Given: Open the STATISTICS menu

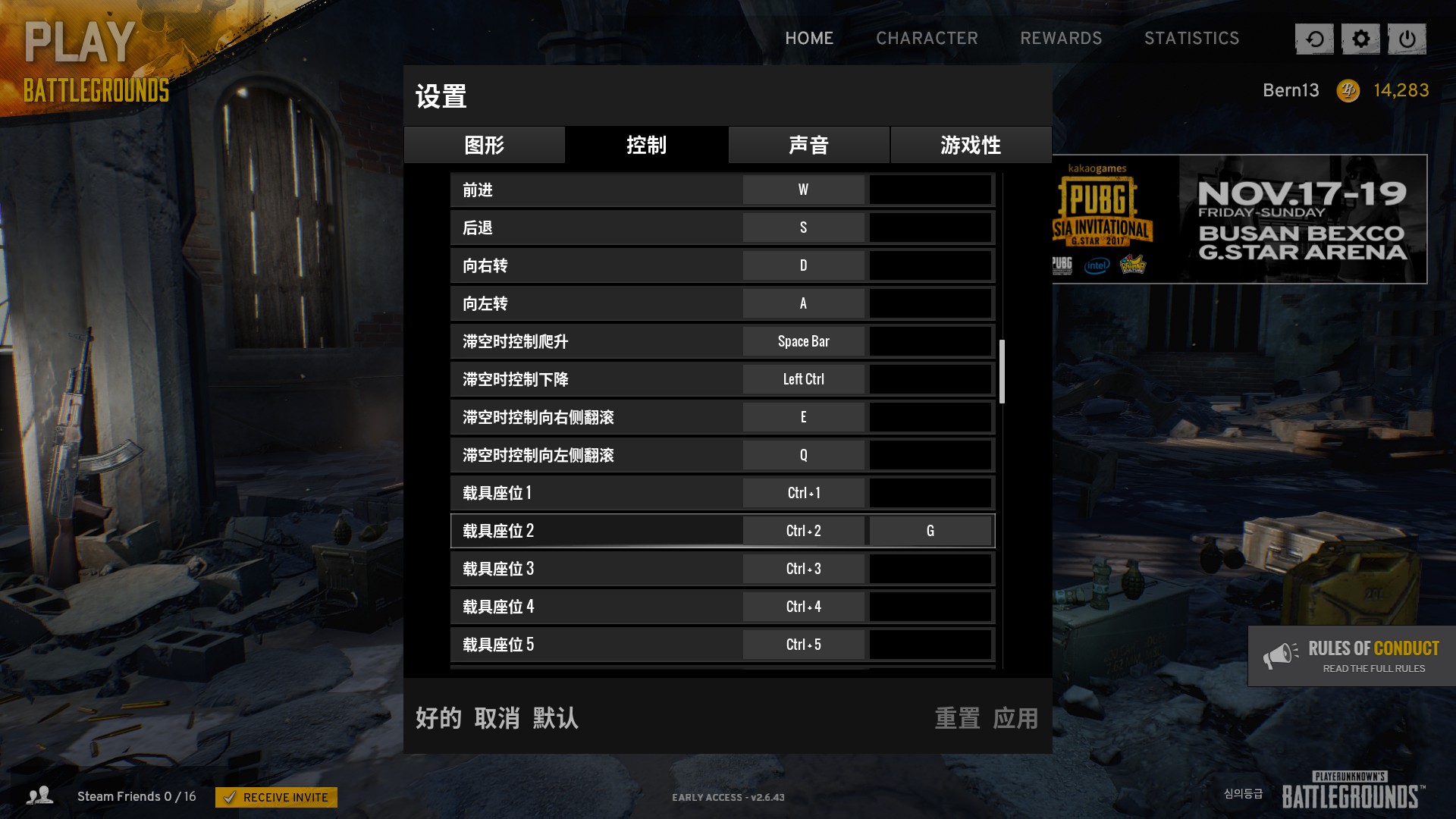Looking at the screenshot, I should [1192, 38].
